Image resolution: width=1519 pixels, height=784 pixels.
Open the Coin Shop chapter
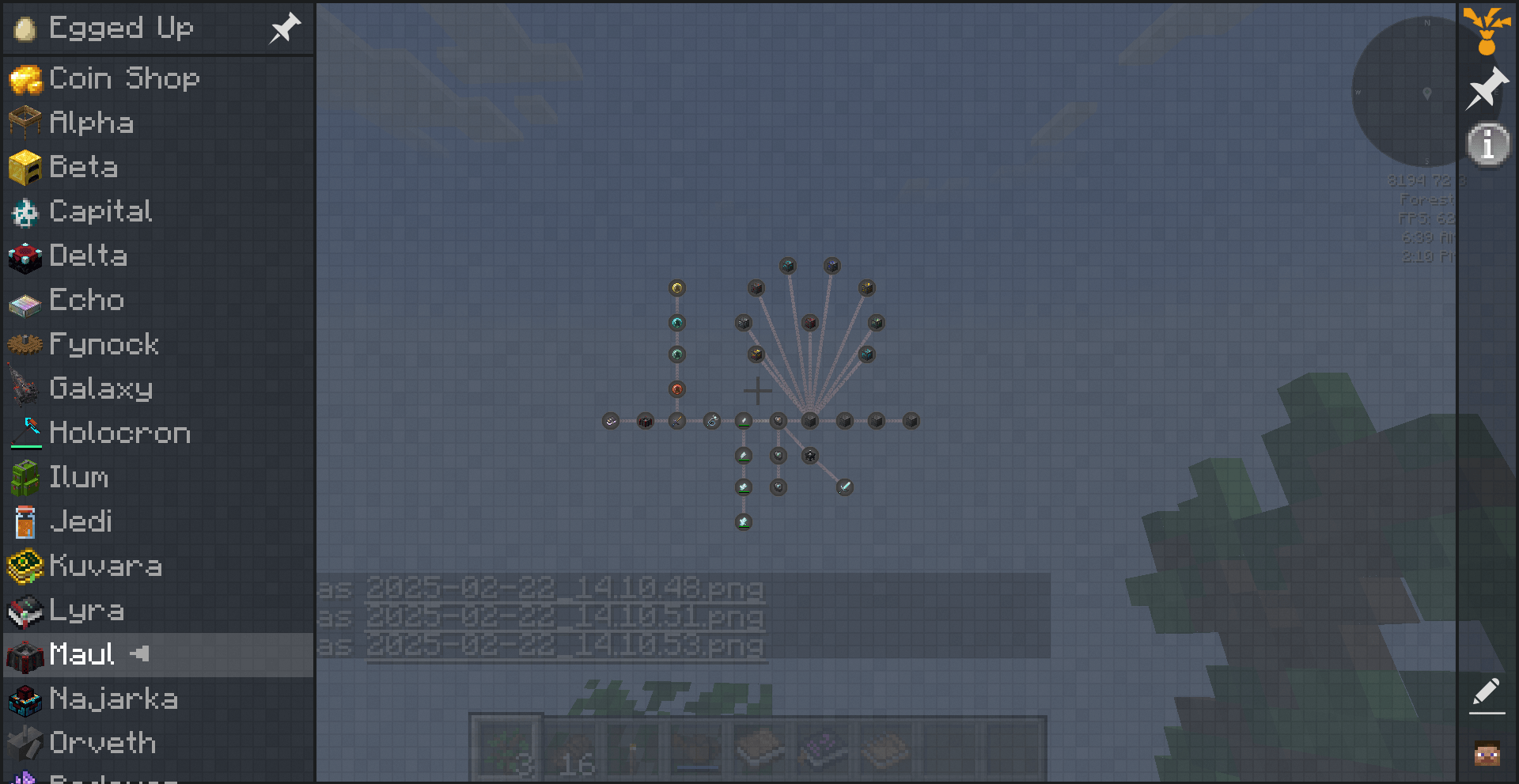coord(124,78)
